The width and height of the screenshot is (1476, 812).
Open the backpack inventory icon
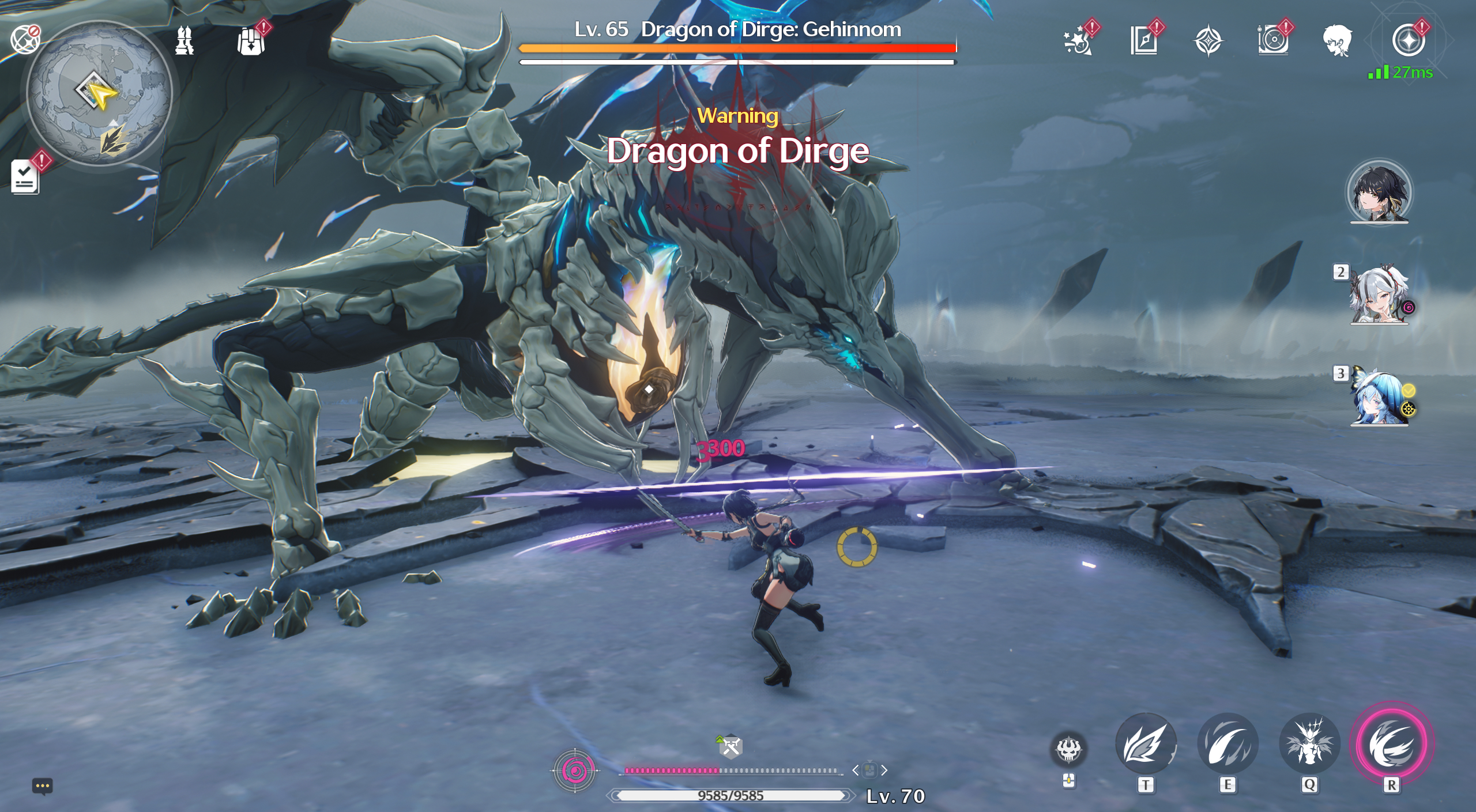click(251, 41)
